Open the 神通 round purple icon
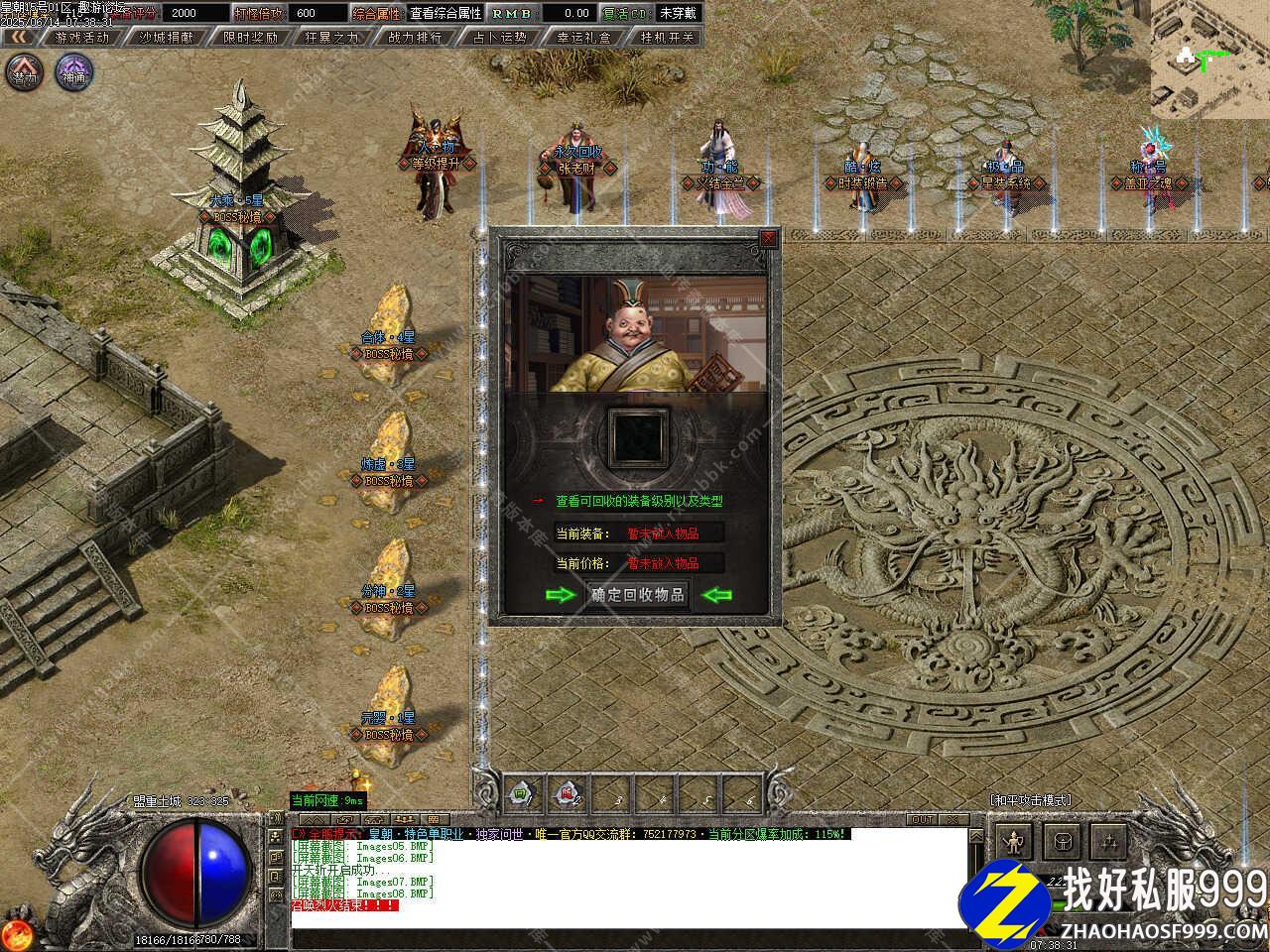This screenshot has width=1270, height=952. [x=73, y=71]
